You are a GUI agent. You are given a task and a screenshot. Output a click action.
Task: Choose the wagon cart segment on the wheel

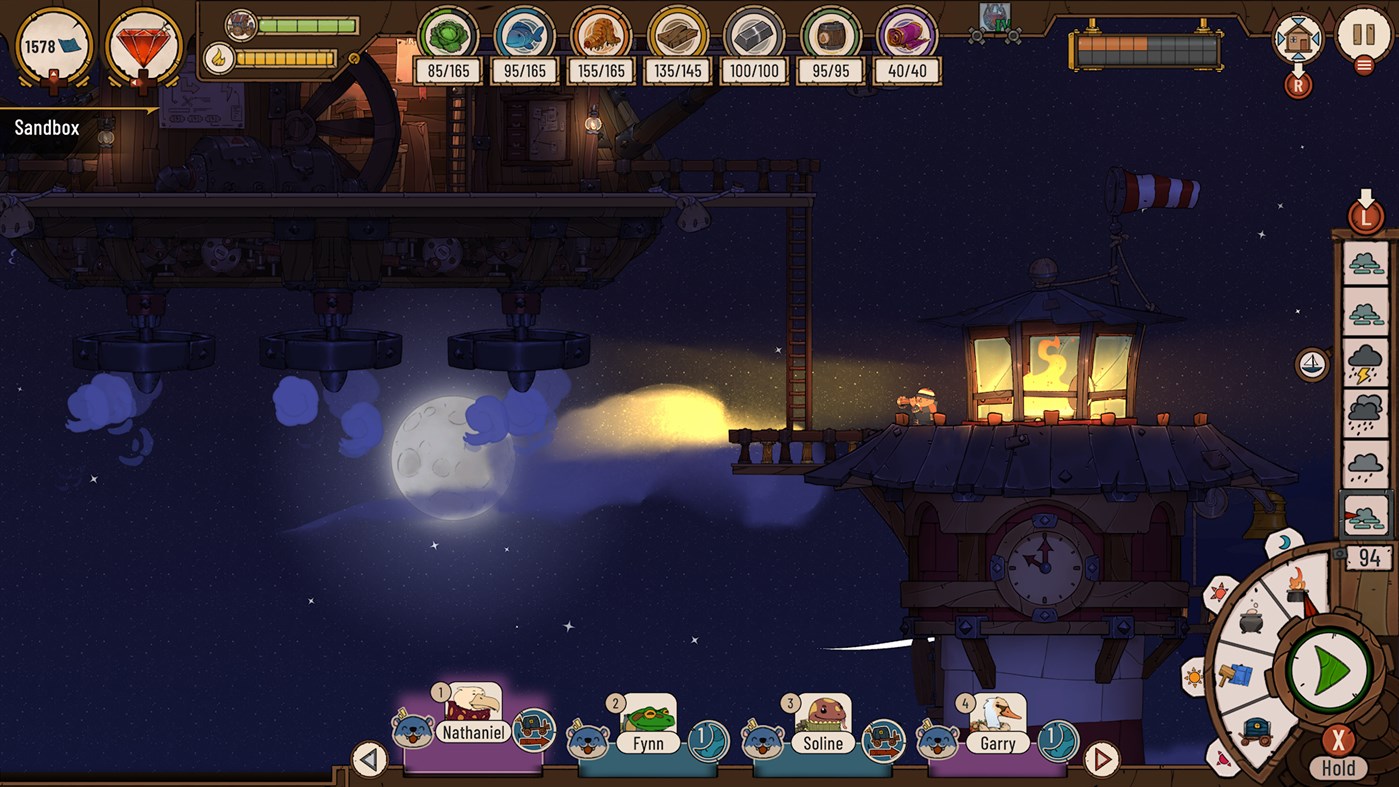click(1256, 730)
